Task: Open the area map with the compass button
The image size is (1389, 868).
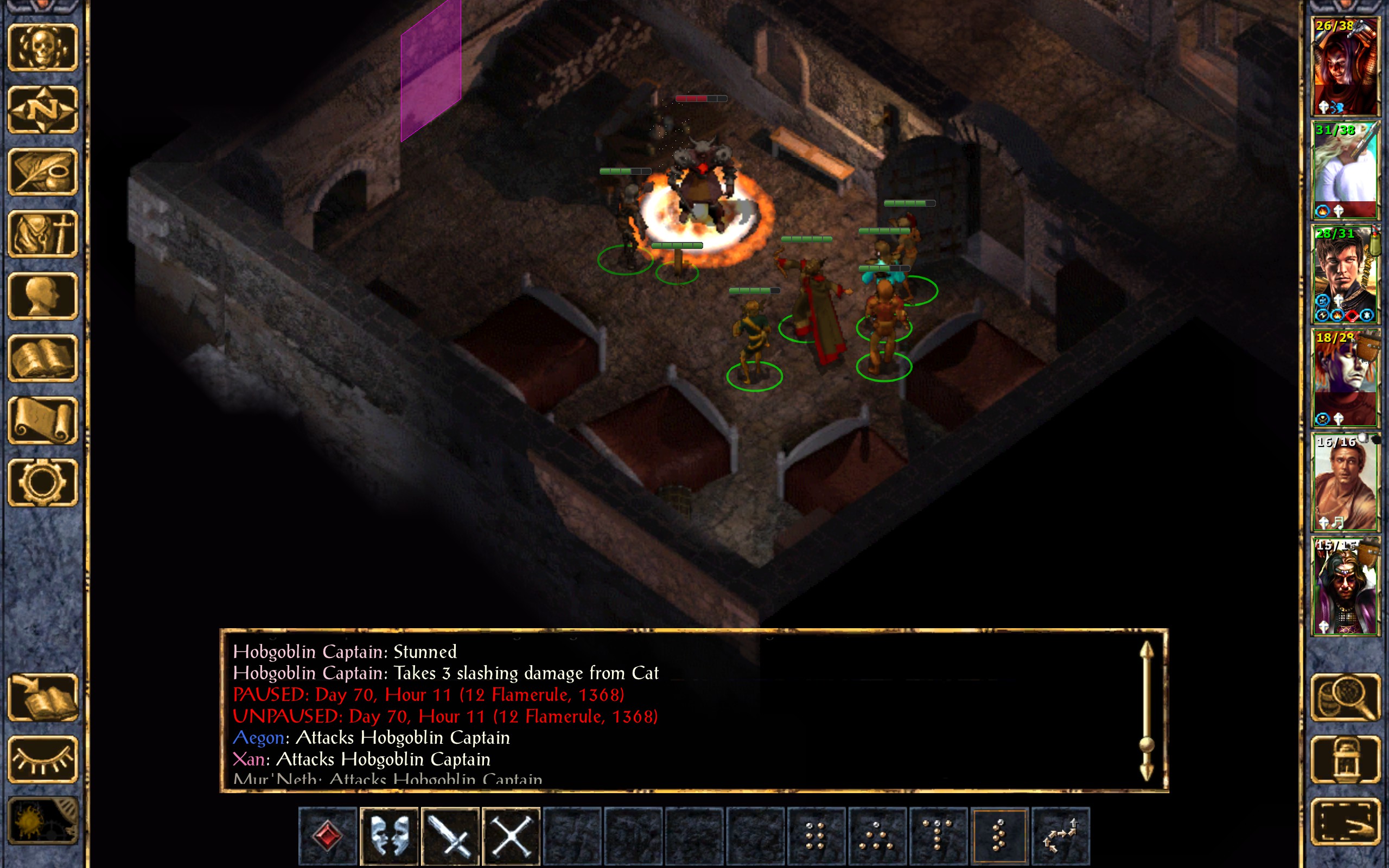Action: point(43,110)
